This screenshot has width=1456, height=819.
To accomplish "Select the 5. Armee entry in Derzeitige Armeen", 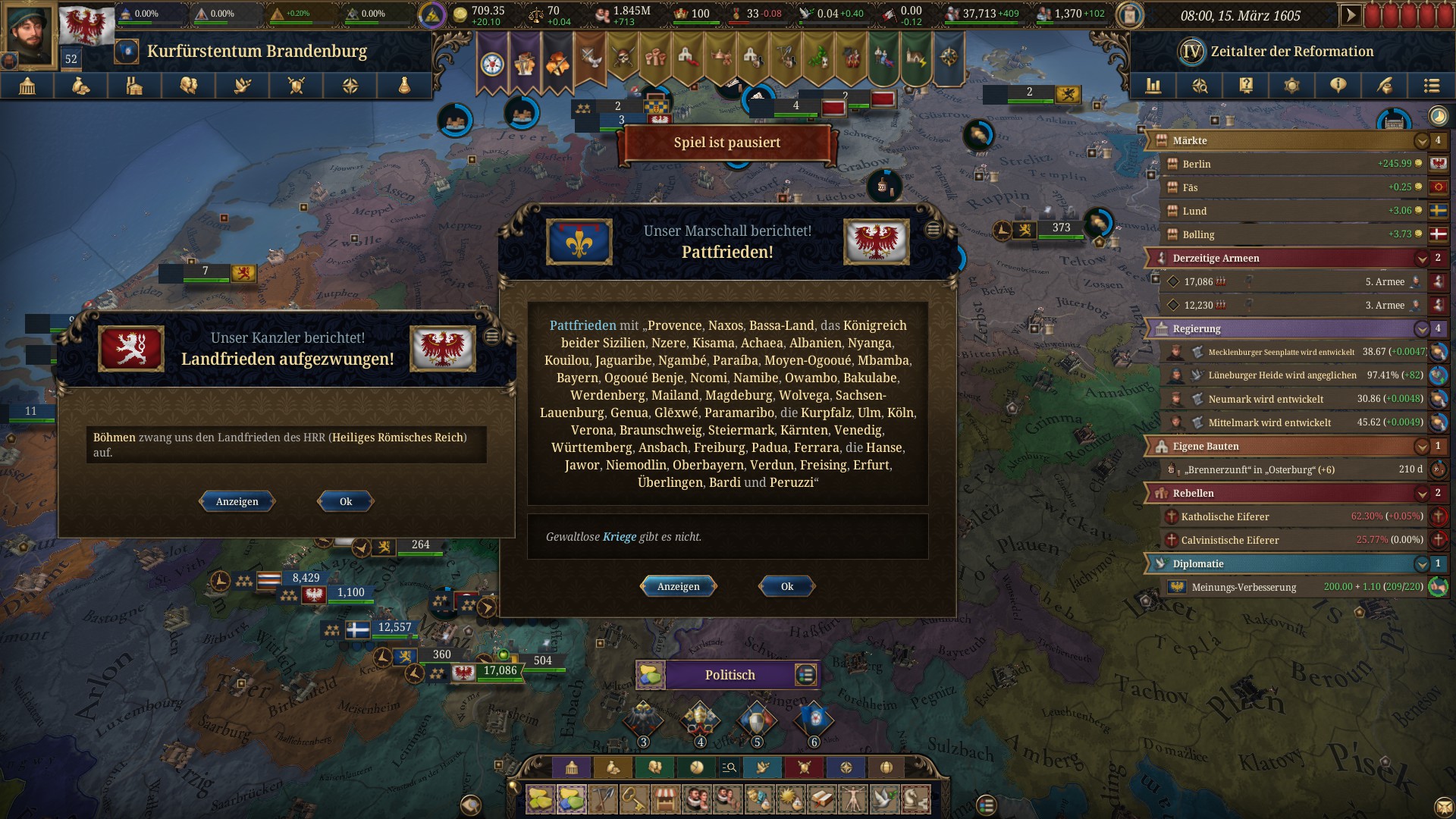I will click(x=1289, y=281).
